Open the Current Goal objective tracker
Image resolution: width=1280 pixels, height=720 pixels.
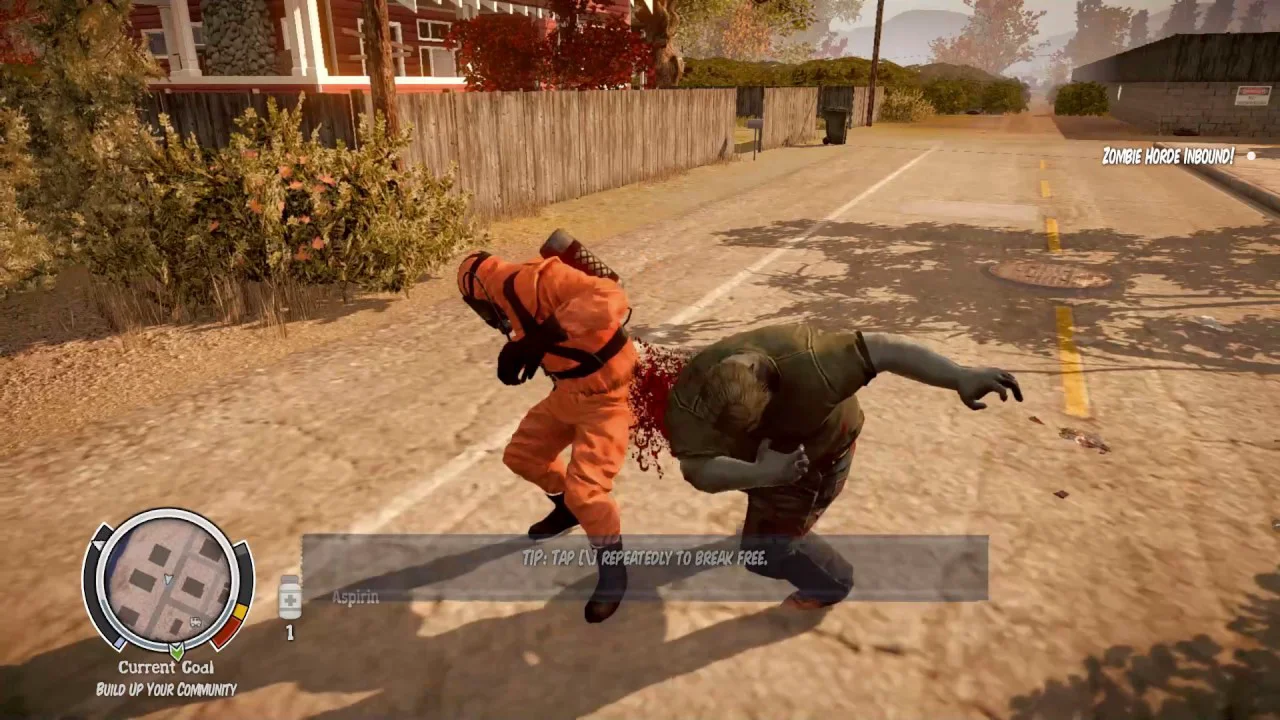click(166, 678)
